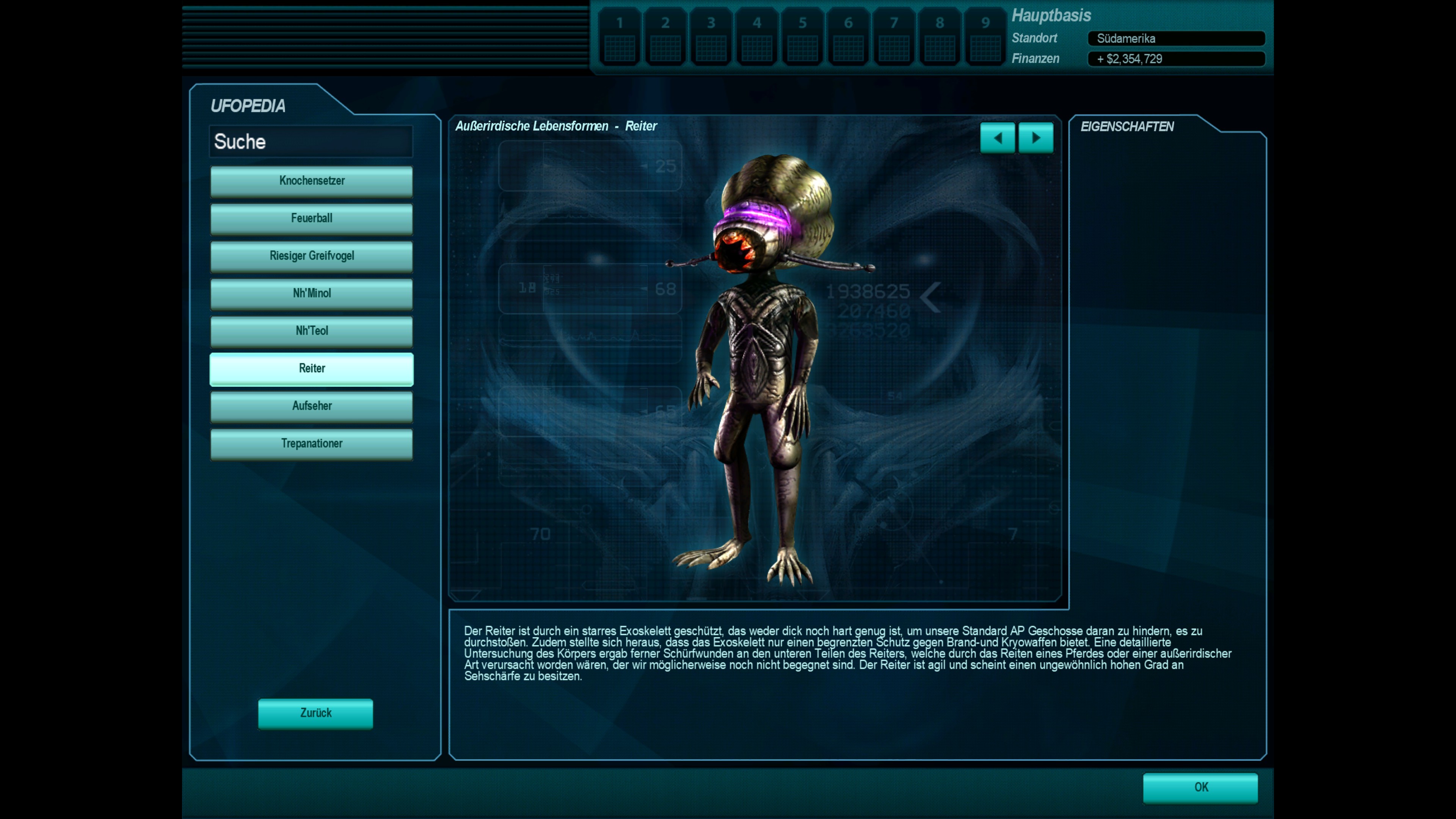The height and width of the screenshot is (819, 1456).
Task: Click the Suche search field
Action: 311,142
